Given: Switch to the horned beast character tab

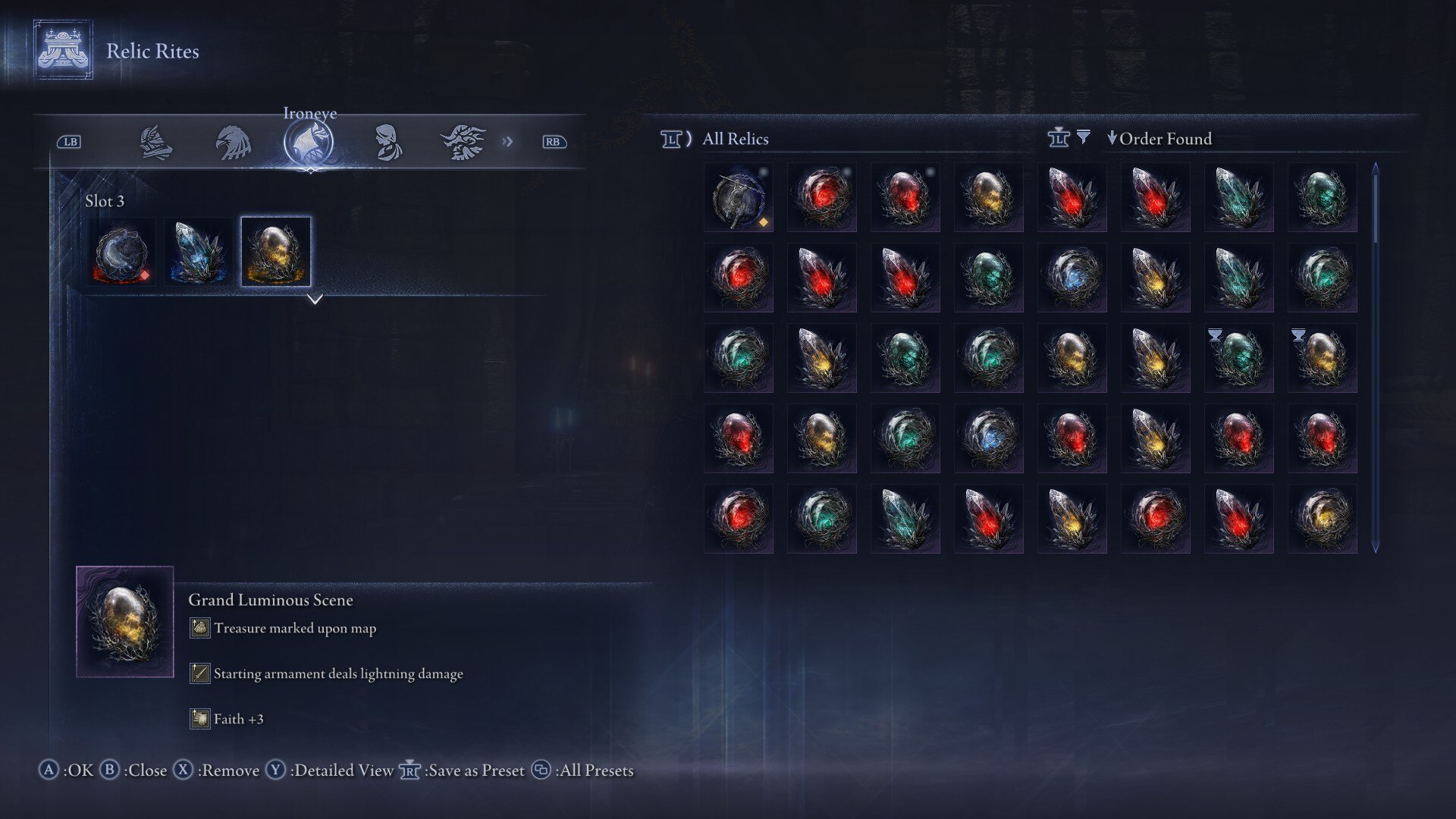Looking at the screenshot, I should point(463,143).
